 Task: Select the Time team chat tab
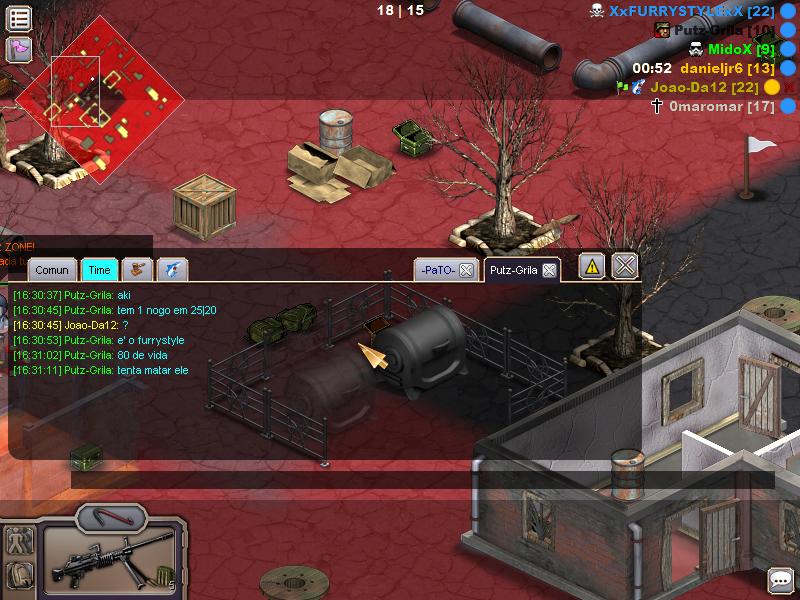coord(99,270)
